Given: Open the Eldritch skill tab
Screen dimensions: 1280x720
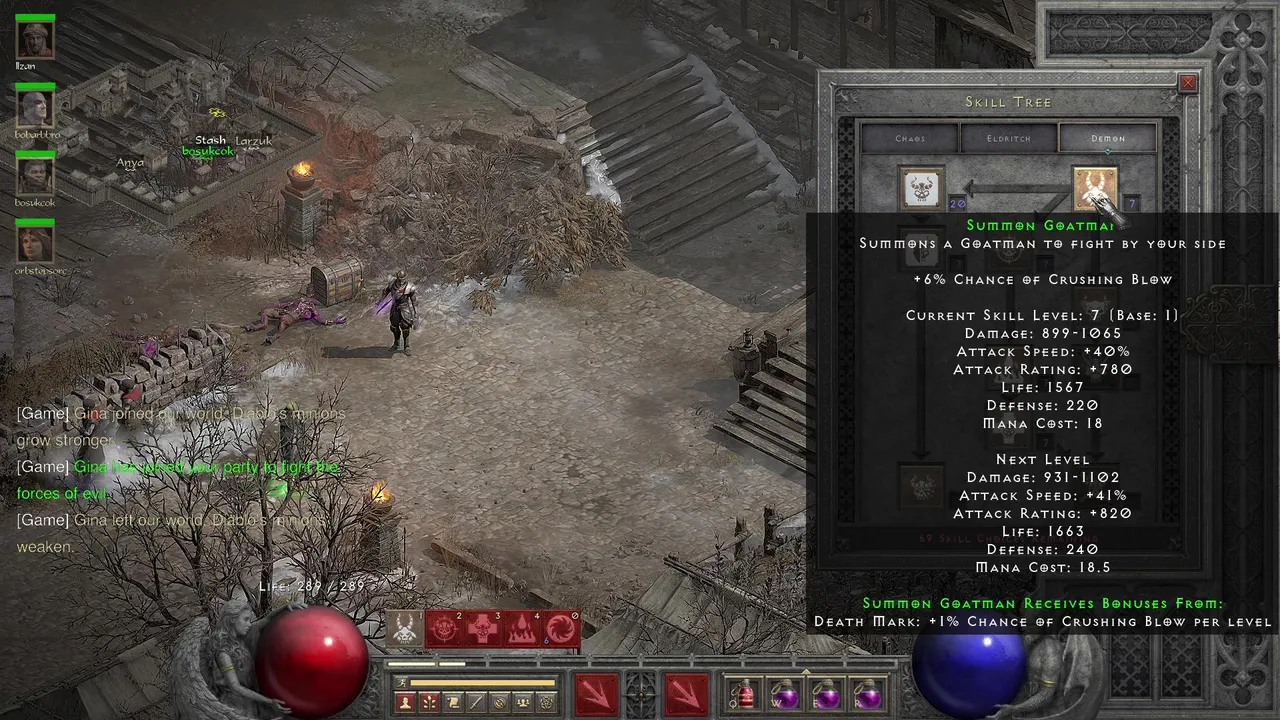Looking at the screenshot, I should click(1009, 138).
